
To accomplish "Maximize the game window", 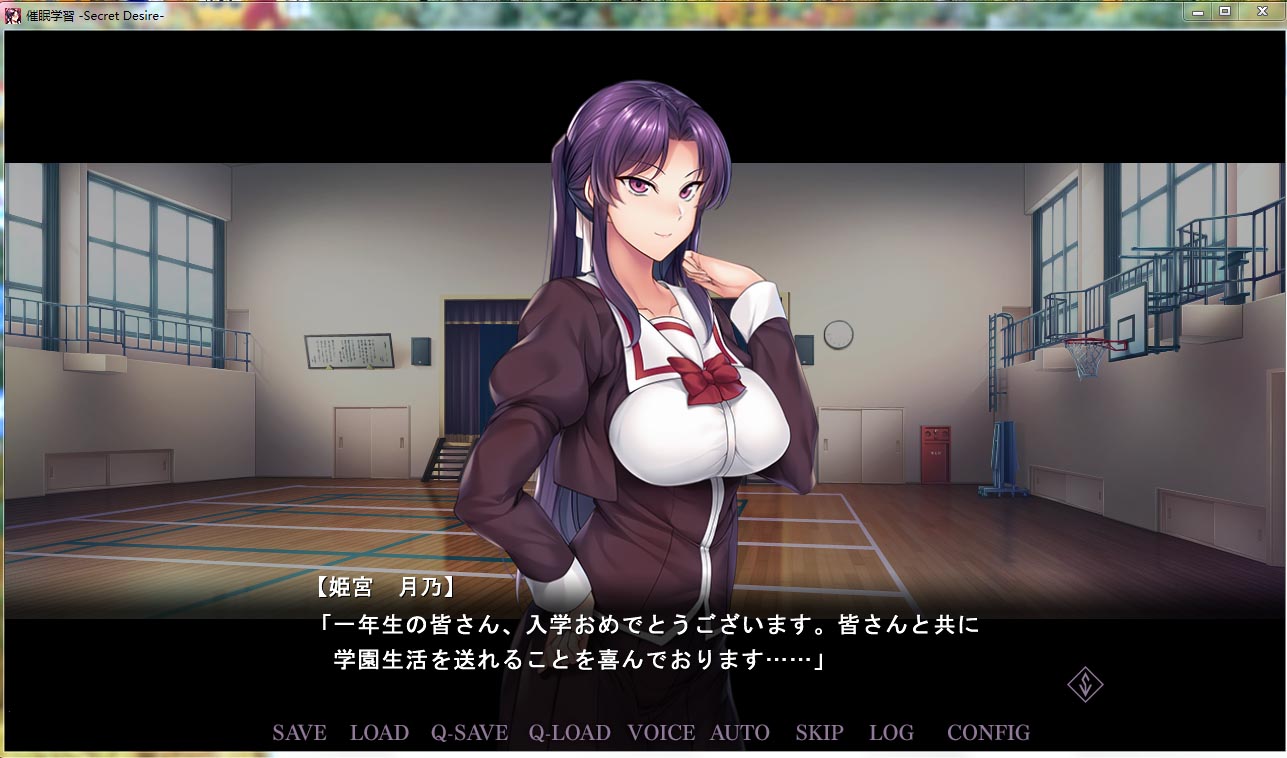I will pos(1224,11).
